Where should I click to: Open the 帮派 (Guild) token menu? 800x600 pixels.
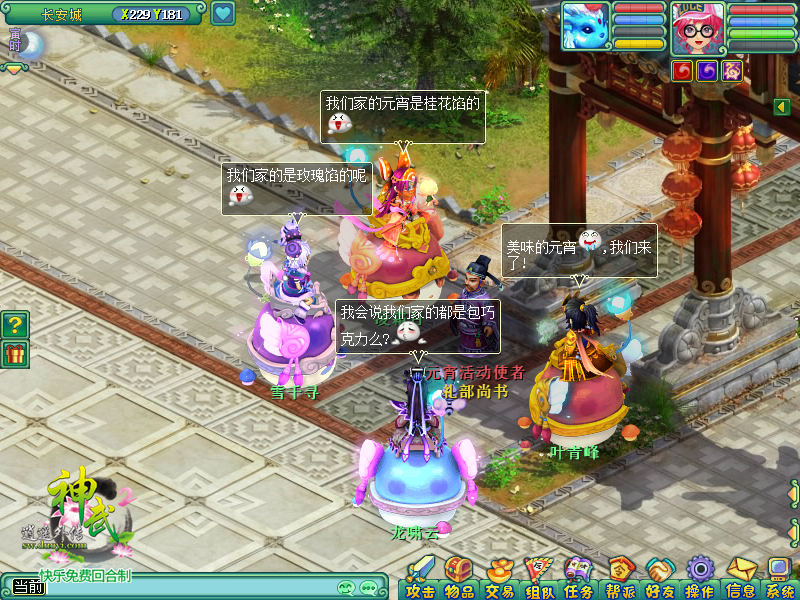pos(620,577)
